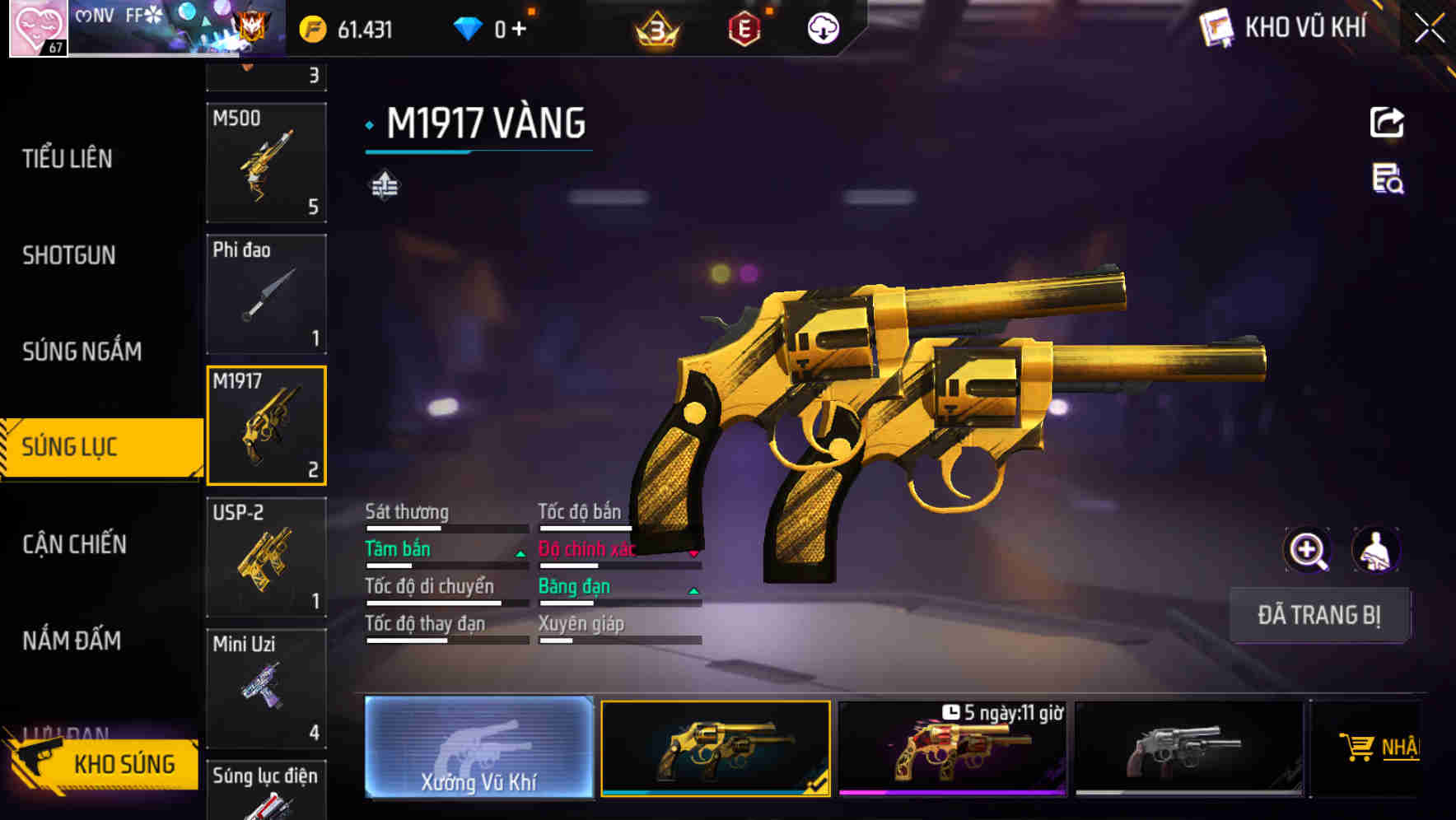Open the character preview icon
The height and width of the screenshot is (820, 1456).
click(x=1376, y=550)
